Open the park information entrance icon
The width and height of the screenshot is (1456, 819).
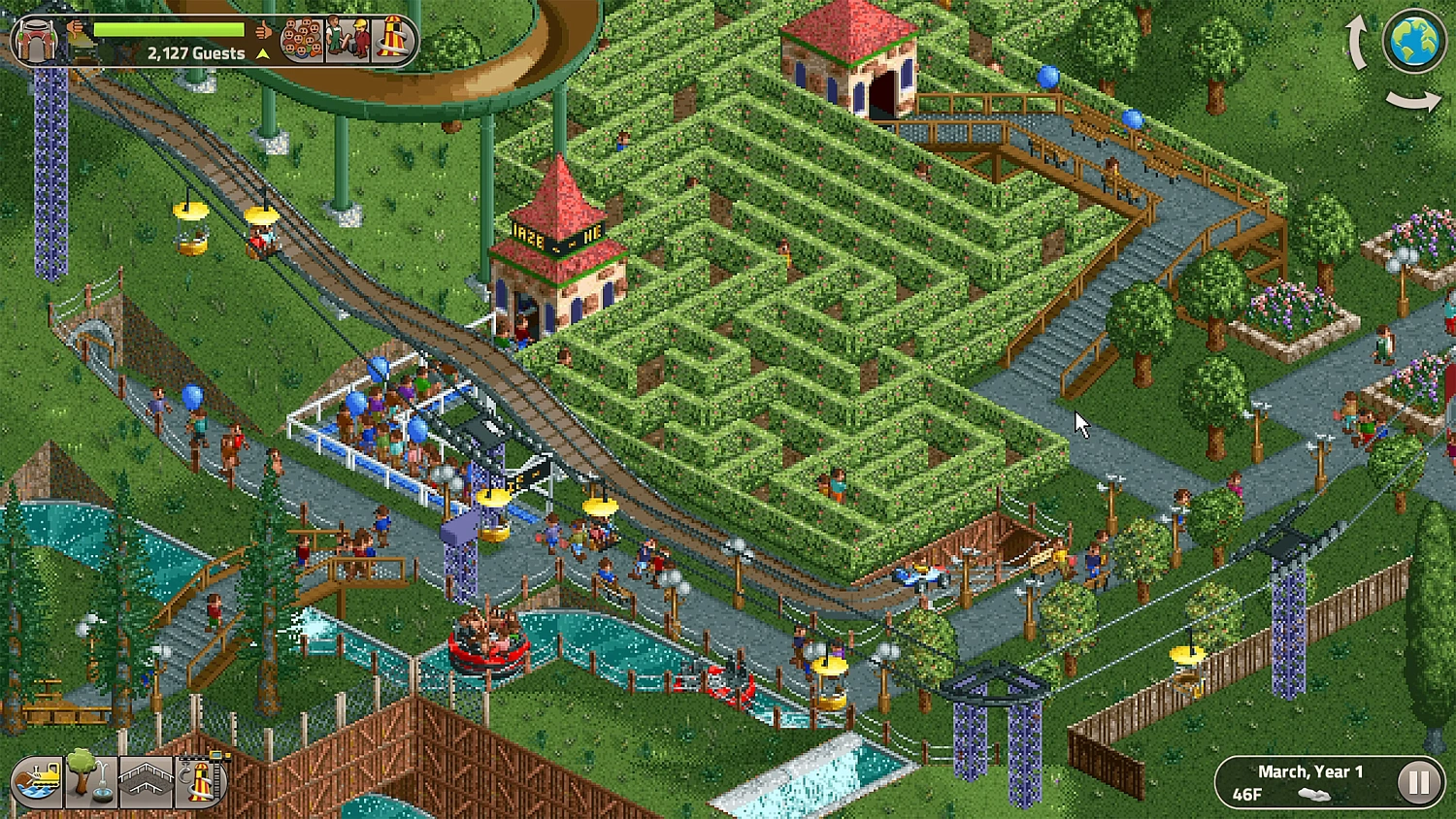pos(37,37)
